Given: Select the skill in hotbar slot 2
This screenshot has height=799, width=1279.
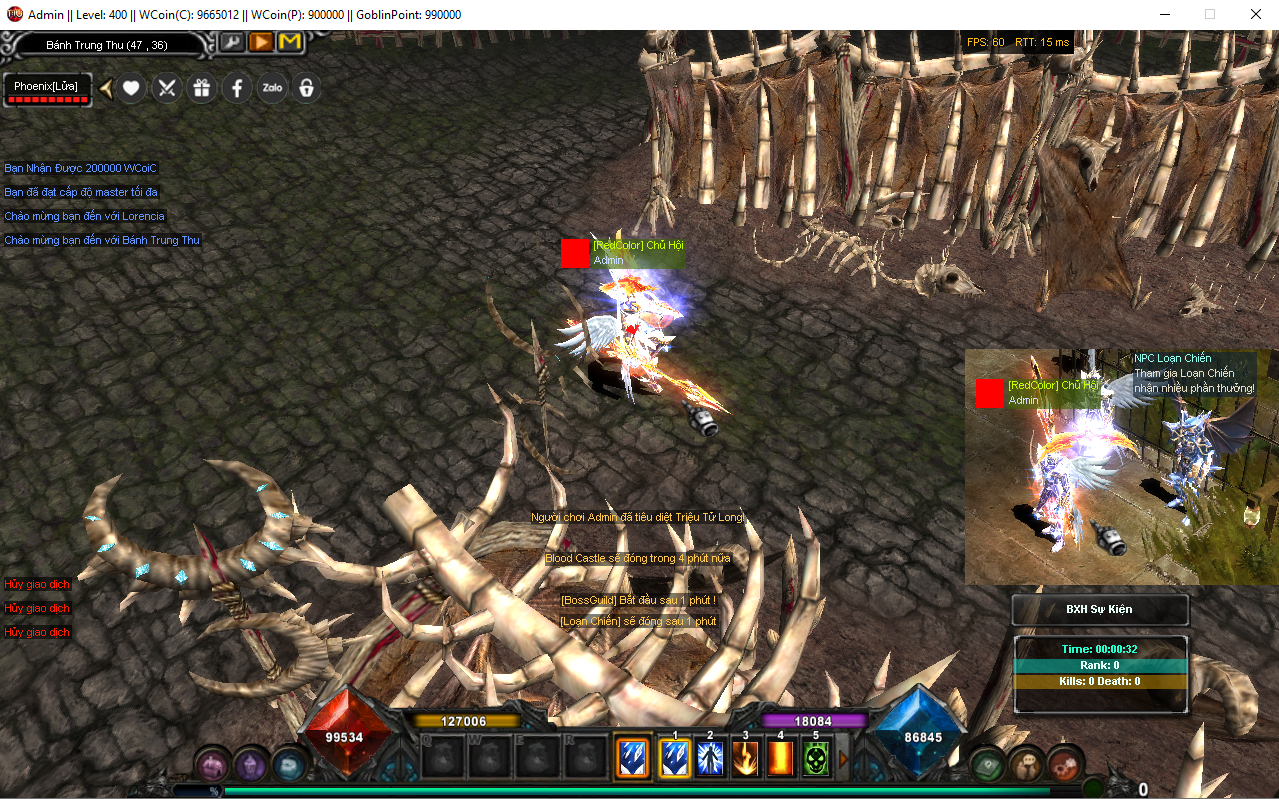Looking at the screenshot, I should (710, 759).
